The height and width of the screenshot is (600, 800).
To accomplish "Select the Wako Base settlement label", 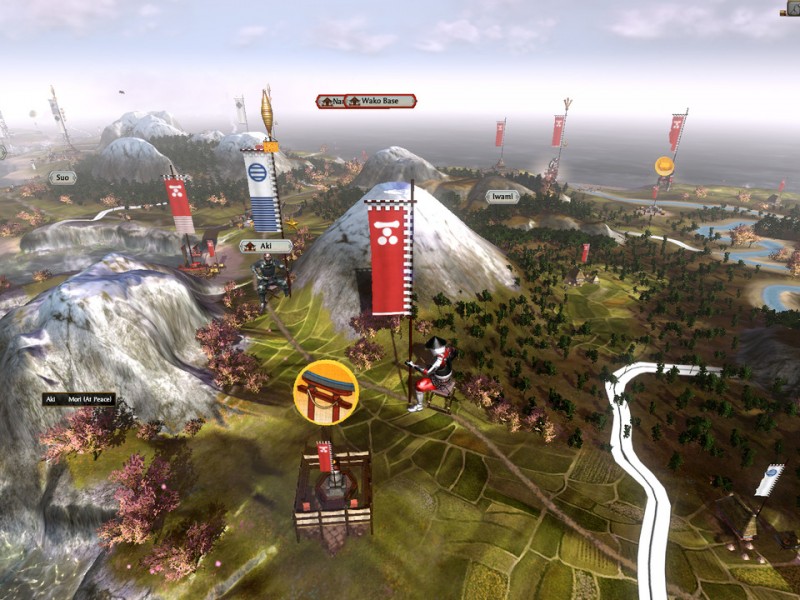I will coord(381,101).
